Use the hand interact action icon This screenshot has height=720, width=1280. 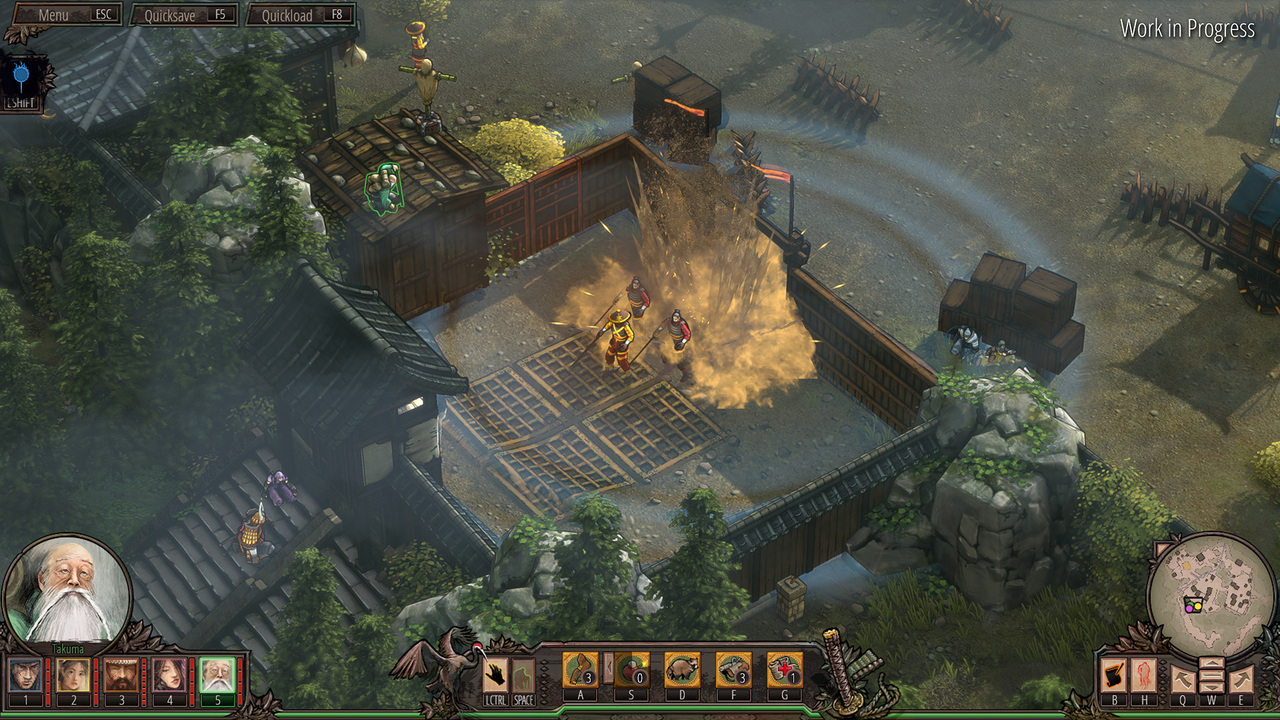point(495,675)
